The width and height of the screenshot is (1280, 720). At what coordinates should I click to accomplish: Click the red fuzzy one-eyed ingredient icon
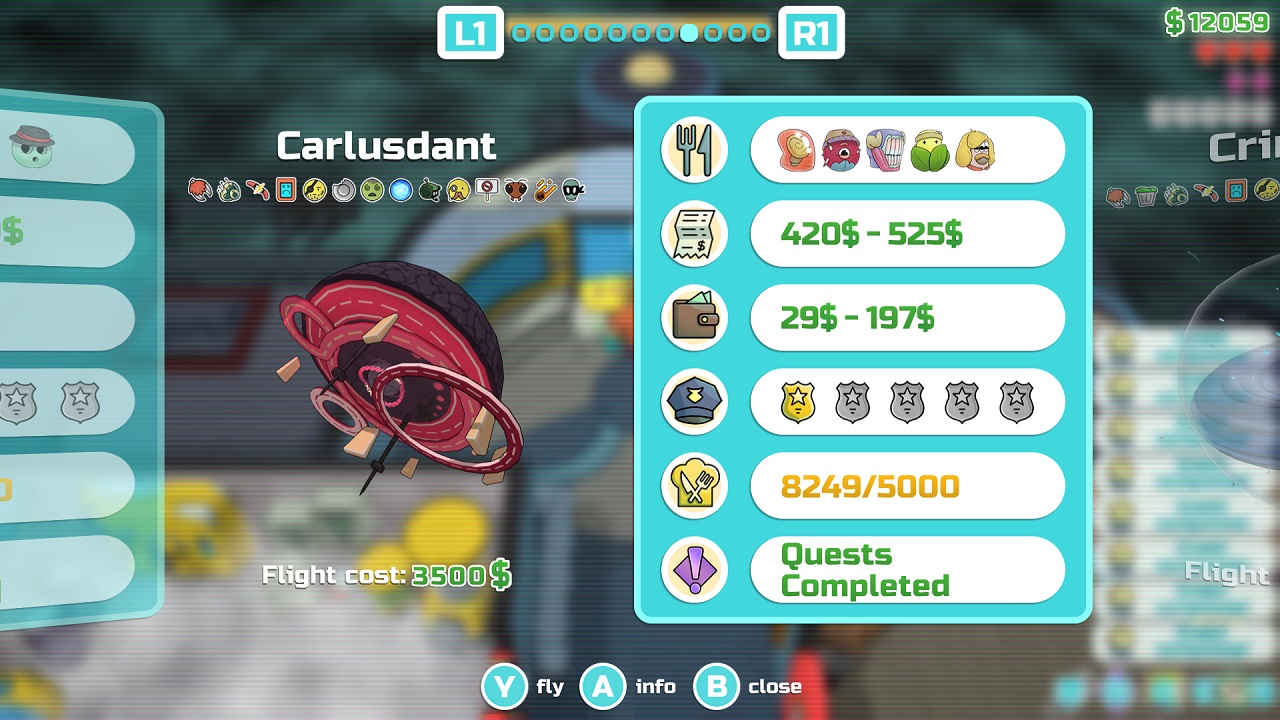coord(843,150)
